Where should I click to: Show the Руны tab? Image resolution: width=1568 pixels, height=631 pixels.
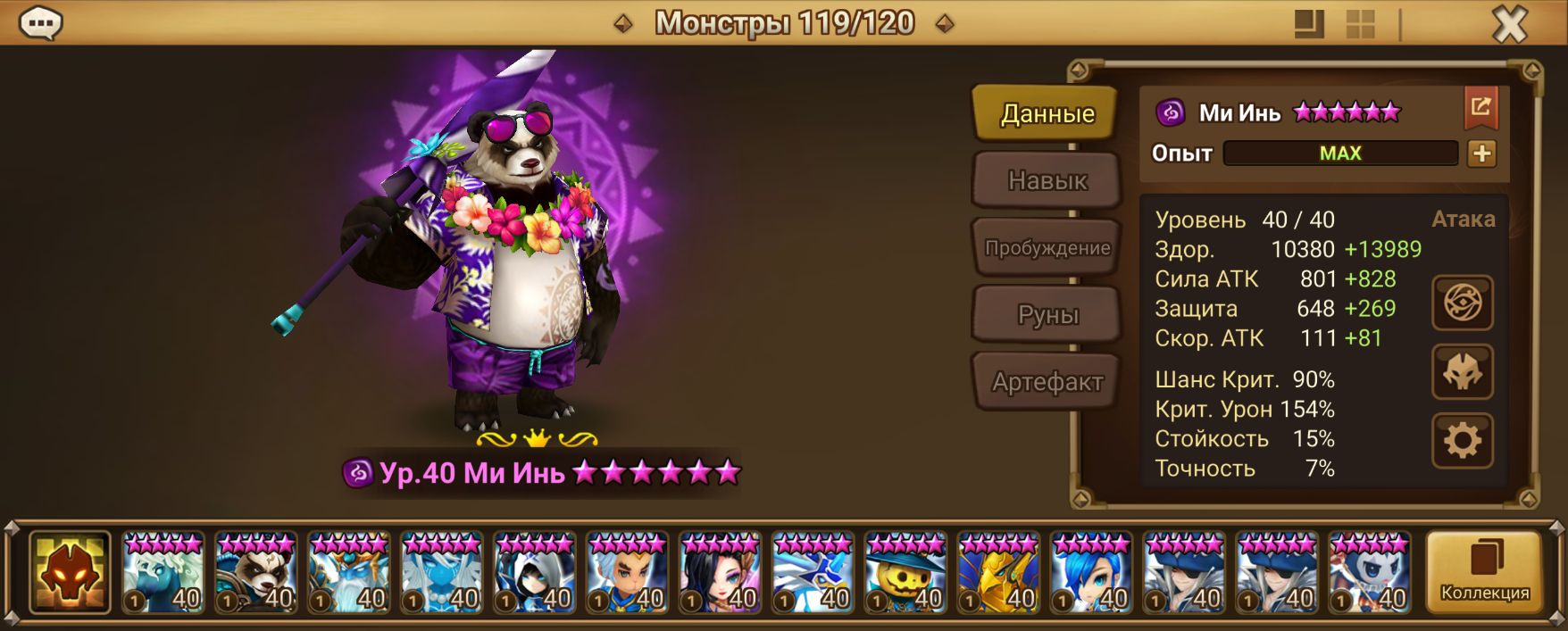1047,315
